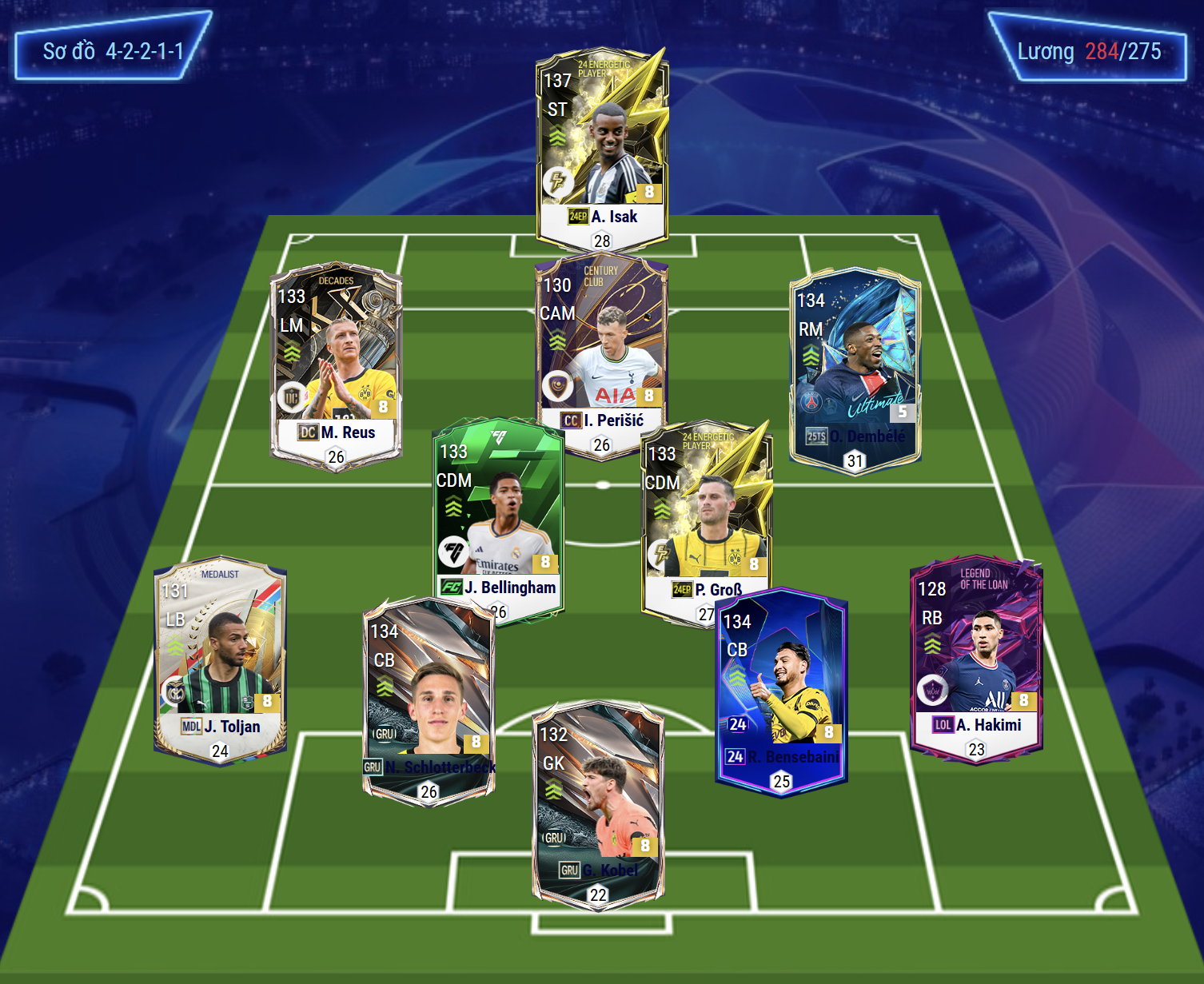This screenshot has height=984, width=1204.
Task: Select the N. Schlotterbeck CB card
Action: (x=429, y=699)
